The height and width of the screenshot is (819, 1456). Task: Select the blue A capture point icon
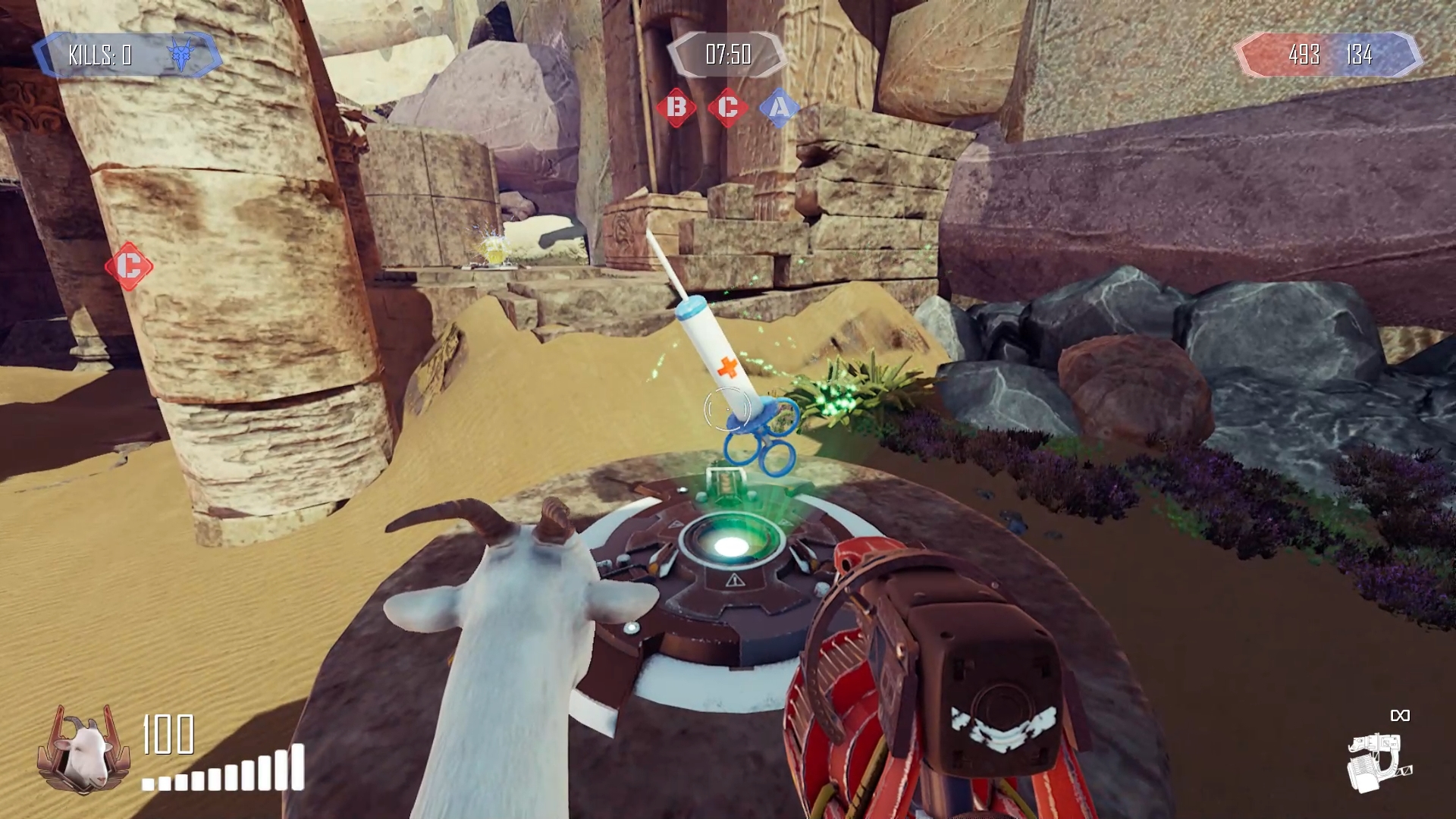779,108
